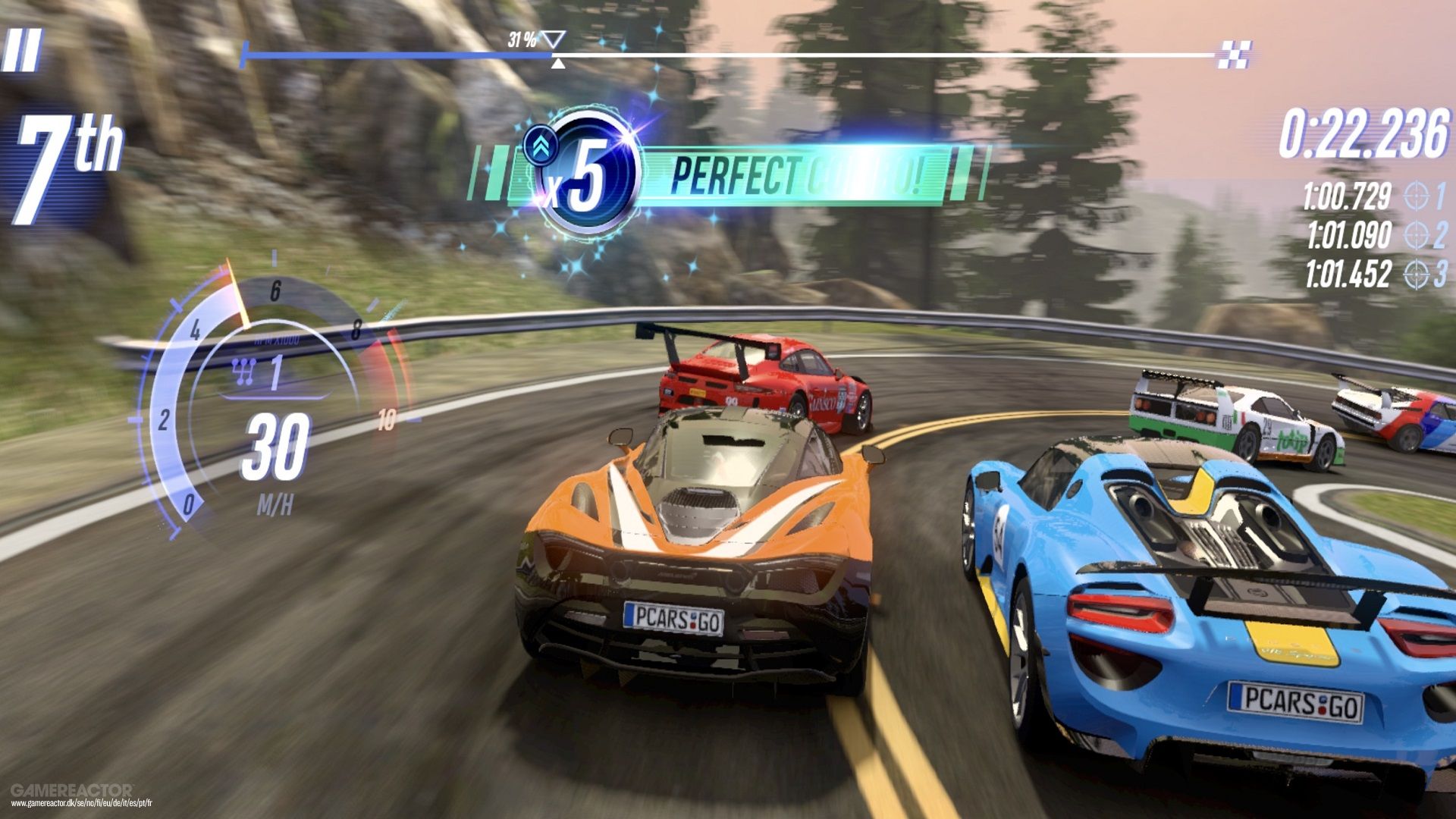Toggle the PERFECT COMBO banner

pos(796,173)
